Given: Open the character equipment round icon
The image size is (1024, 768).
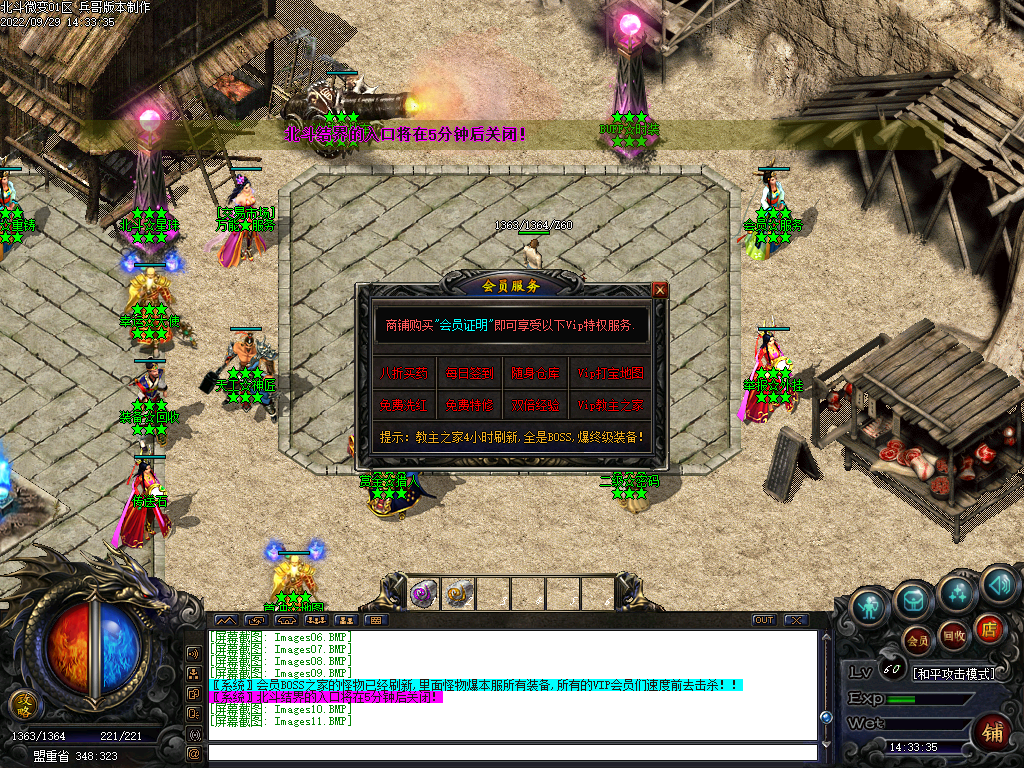Looking at the screenshot, I should point(869,605).
